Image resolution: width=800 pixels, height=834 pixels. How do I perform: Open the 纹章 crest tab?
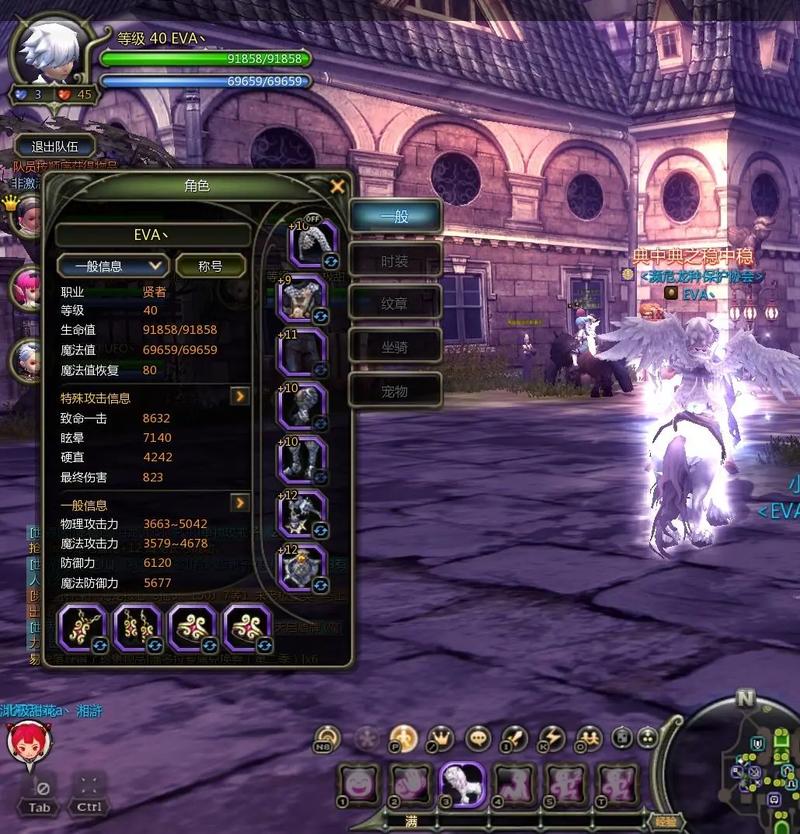tap(395, 302)
